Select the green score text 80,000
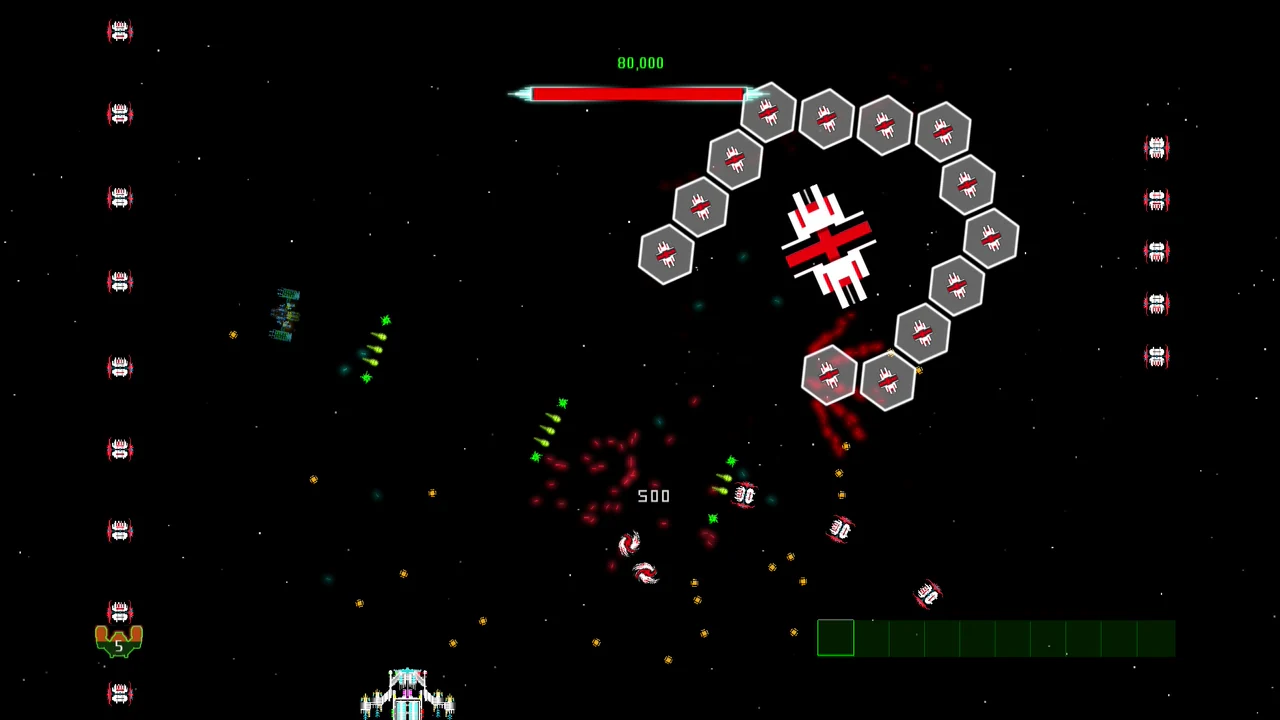The width and height of the screenshot is (1280, 720). pos(640,62)
